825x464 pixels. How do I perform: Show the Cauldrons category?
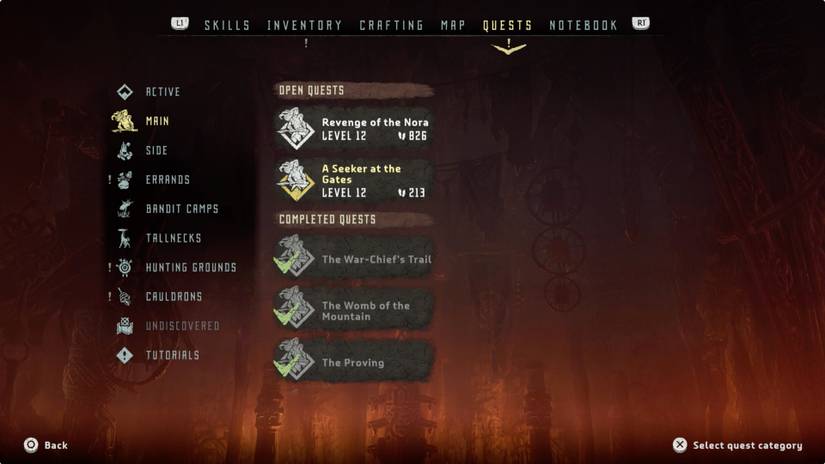pos(173,297)
